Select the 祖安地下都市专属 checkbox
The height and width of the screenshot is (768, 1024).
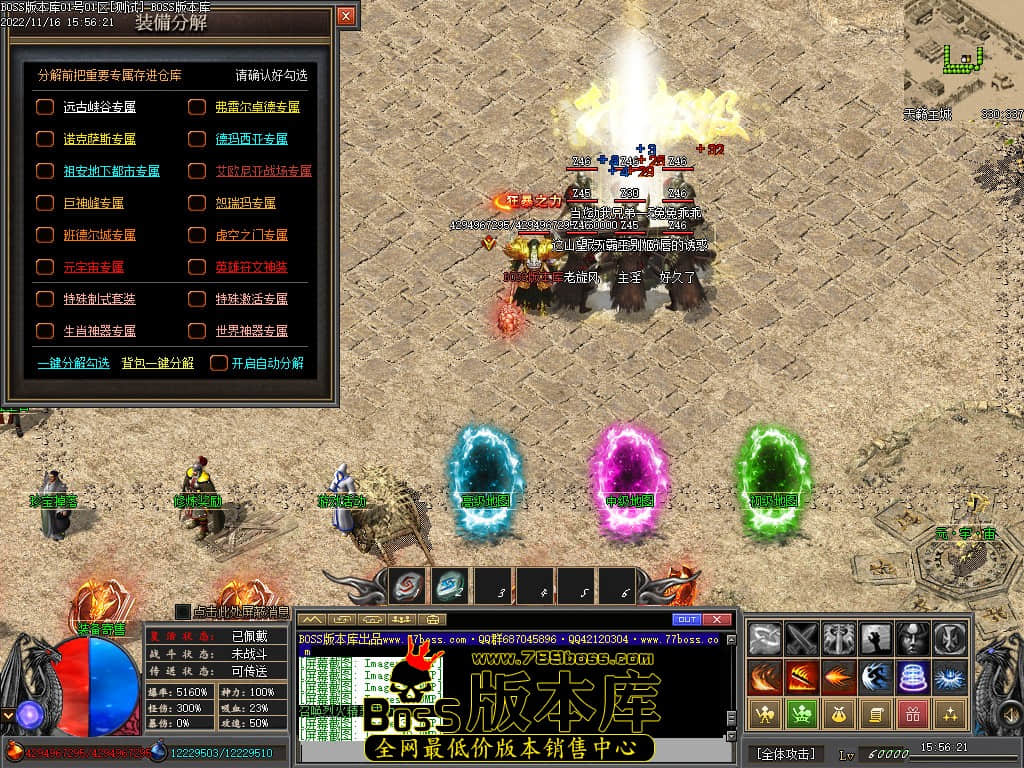(x=45, y=171)
